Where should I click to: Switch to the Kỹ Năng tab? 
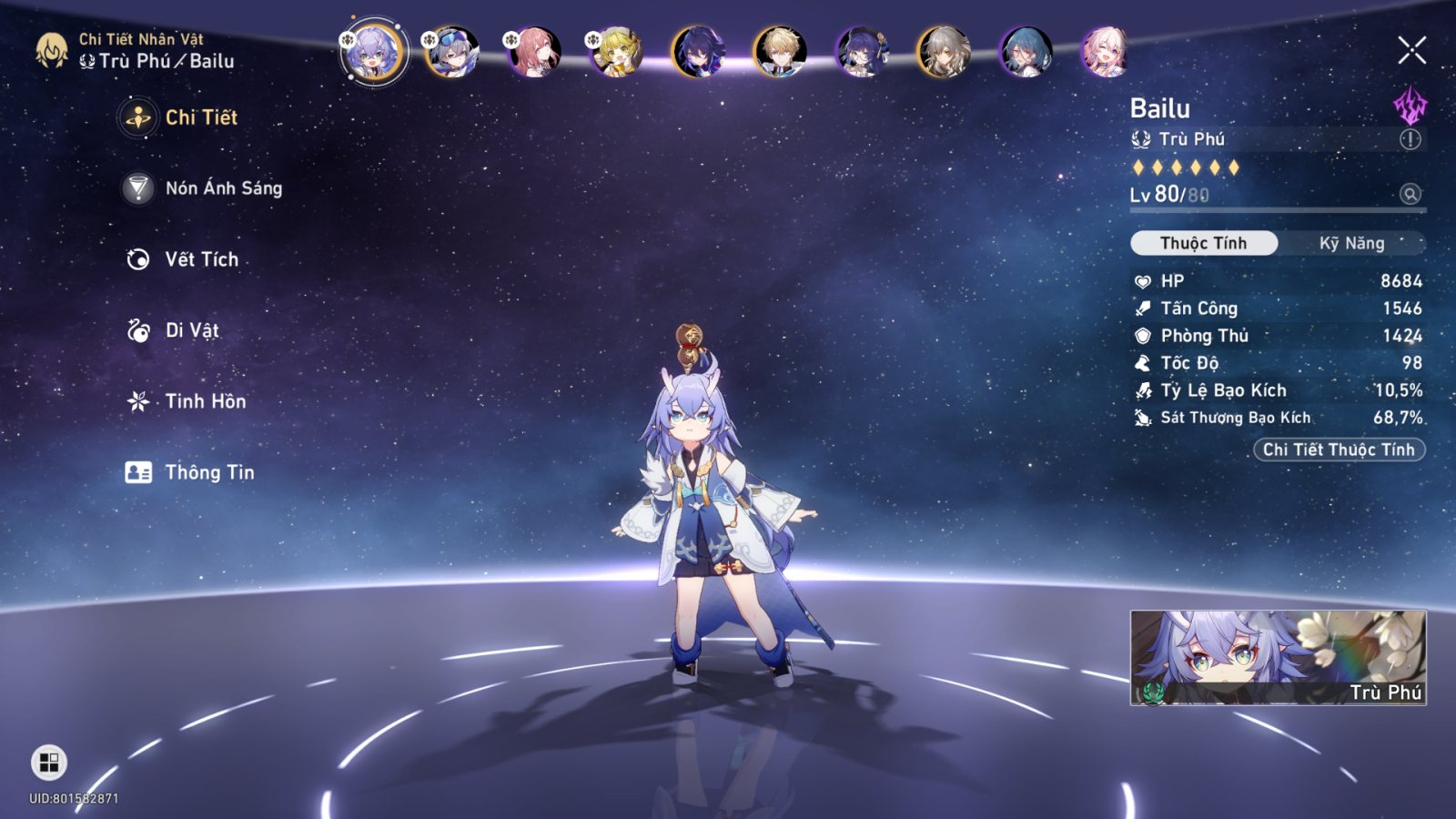[x=1351, y=243]
